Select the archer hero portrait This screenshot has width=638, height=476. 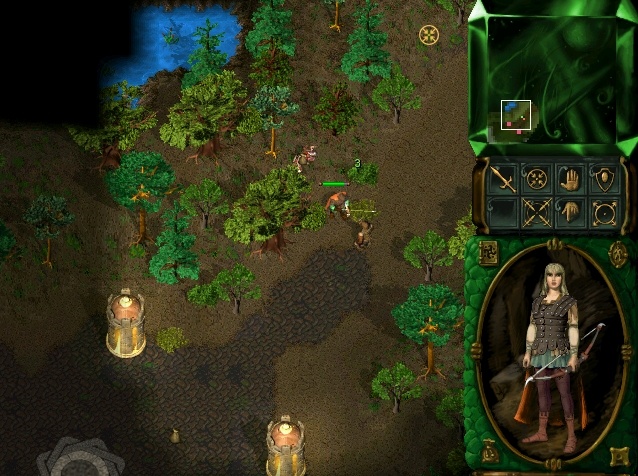click(551, 348)
